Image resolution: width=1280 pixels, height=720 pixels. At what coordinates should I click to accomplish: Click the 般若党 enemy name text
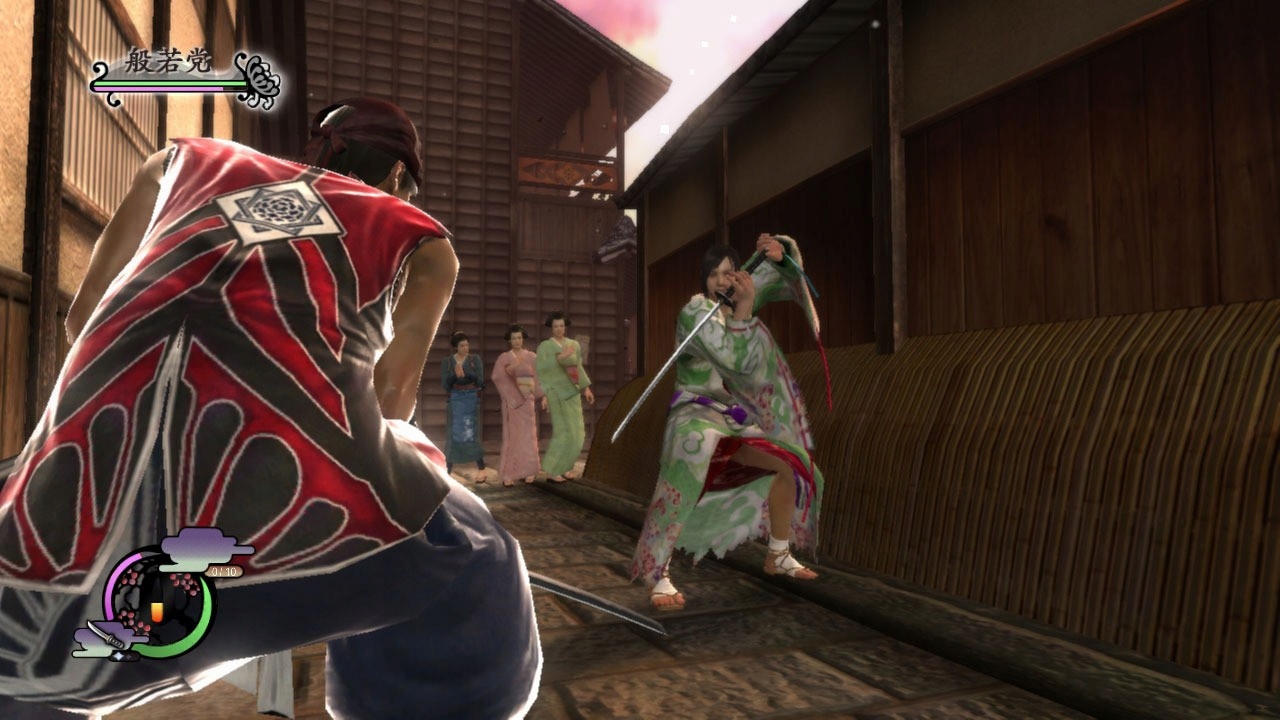[x=167, y=60]
